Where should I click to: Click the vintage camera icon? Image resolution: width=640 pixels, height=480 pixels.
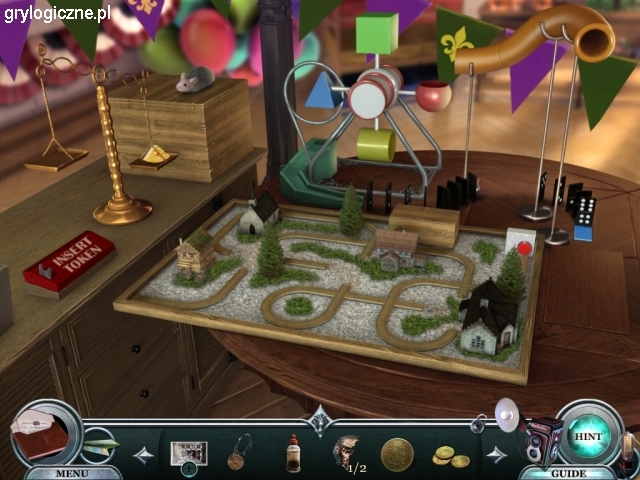[x=540, y=438]
